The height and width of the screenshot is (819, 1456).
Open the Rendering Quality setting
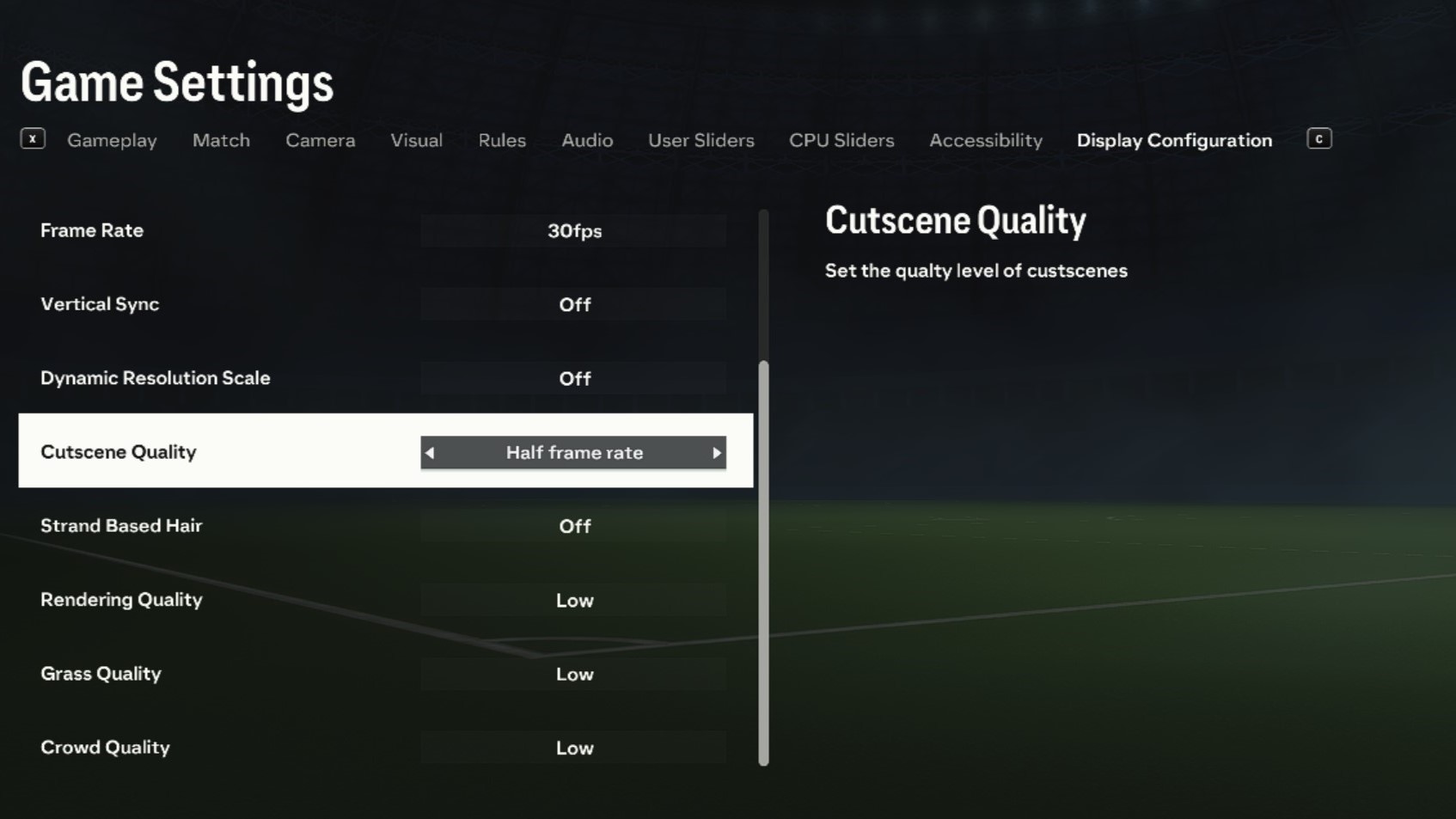tap(573, 600)
